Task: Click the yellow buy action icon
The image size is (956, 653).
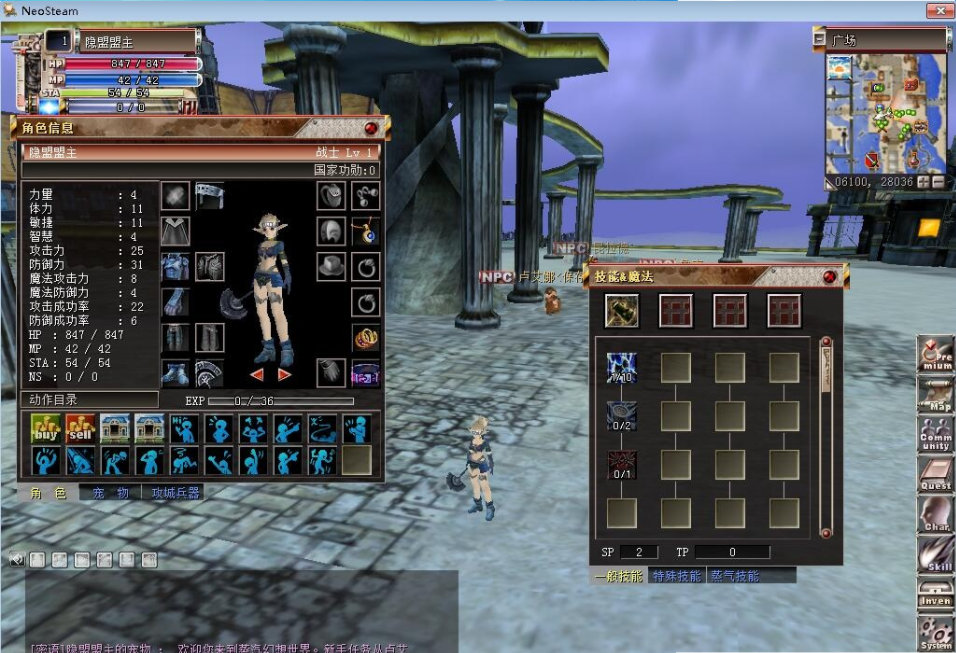Action: [x=46, y=429]
